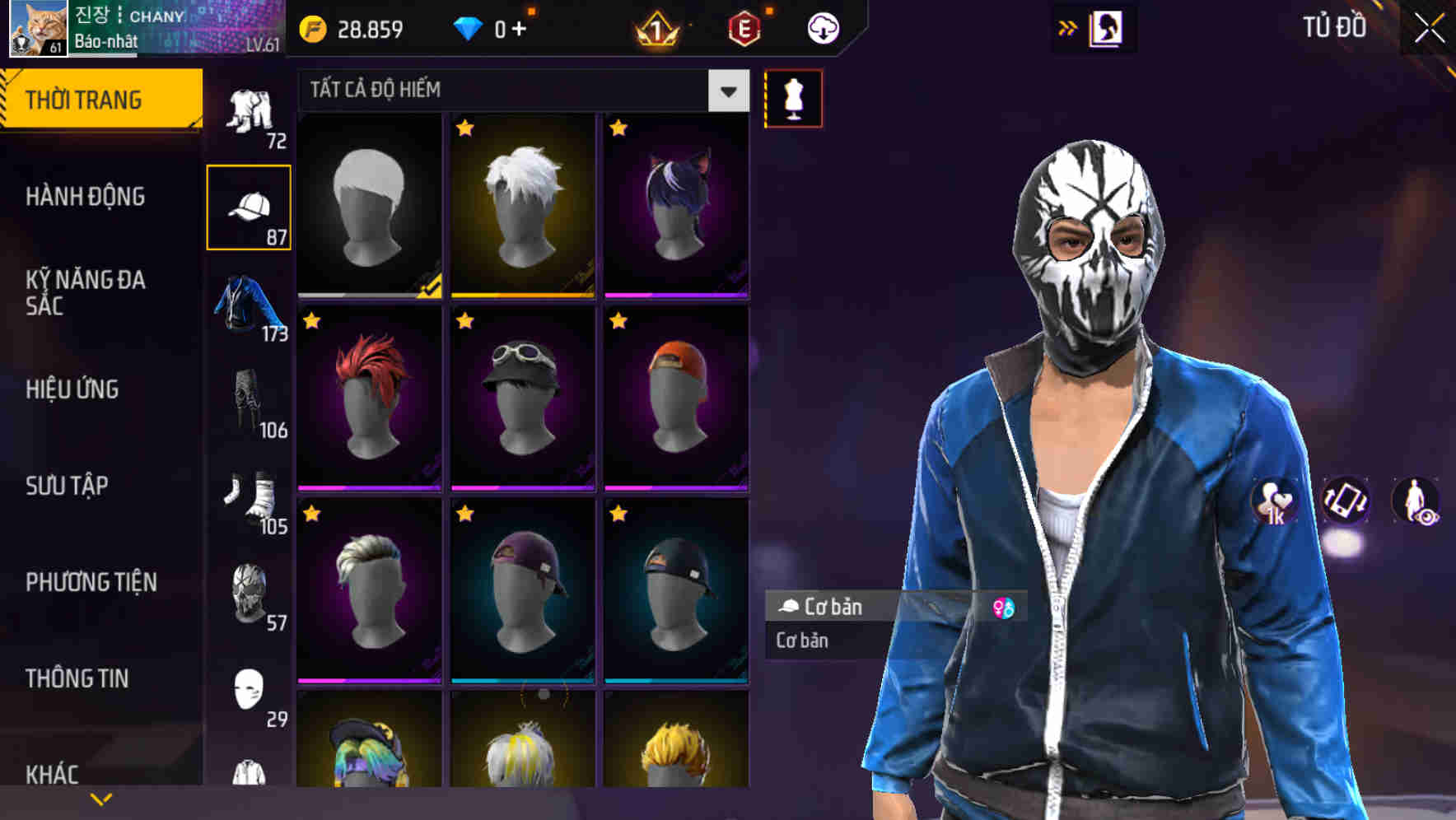Switch to the HÀNH ĐỘNG tab
Screen dimensions: 1456x820
pyautogui.click(x=87, y=198)
